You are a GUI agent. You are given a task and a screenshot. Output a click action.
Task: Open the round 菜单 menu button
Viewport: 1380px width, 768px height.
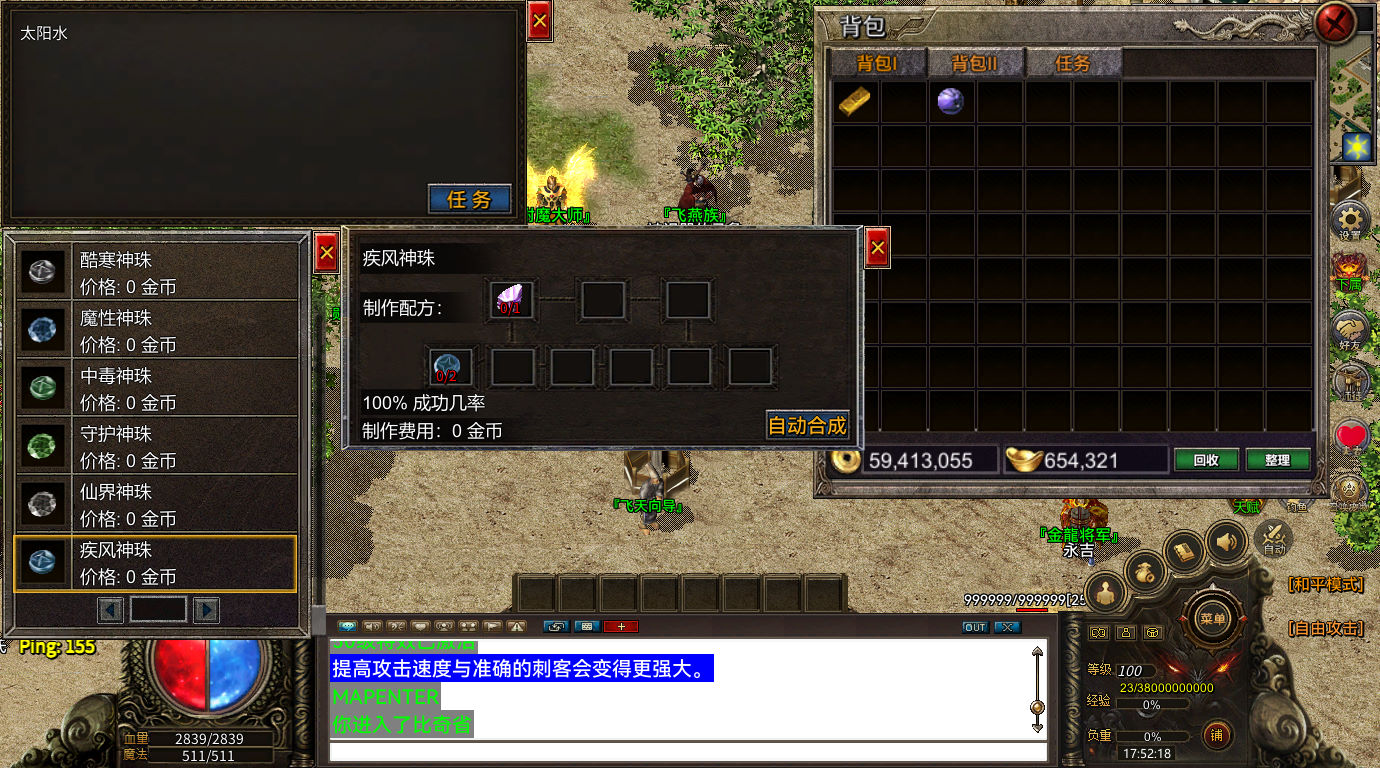(x=1212, y=618)
